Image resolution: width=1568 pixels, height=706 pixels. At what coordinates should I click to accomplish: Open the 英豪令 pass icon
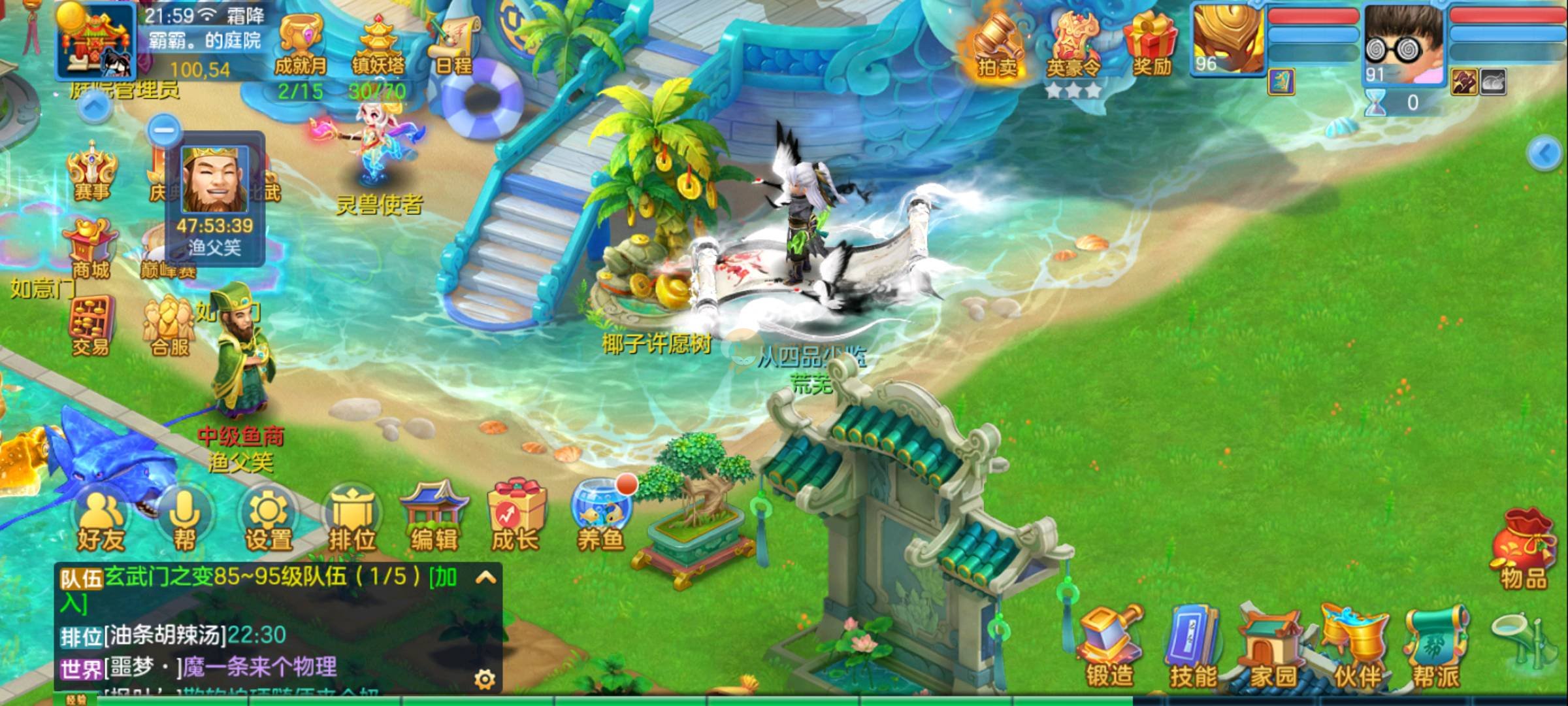pyautogui.click(x=1073, y=47)
